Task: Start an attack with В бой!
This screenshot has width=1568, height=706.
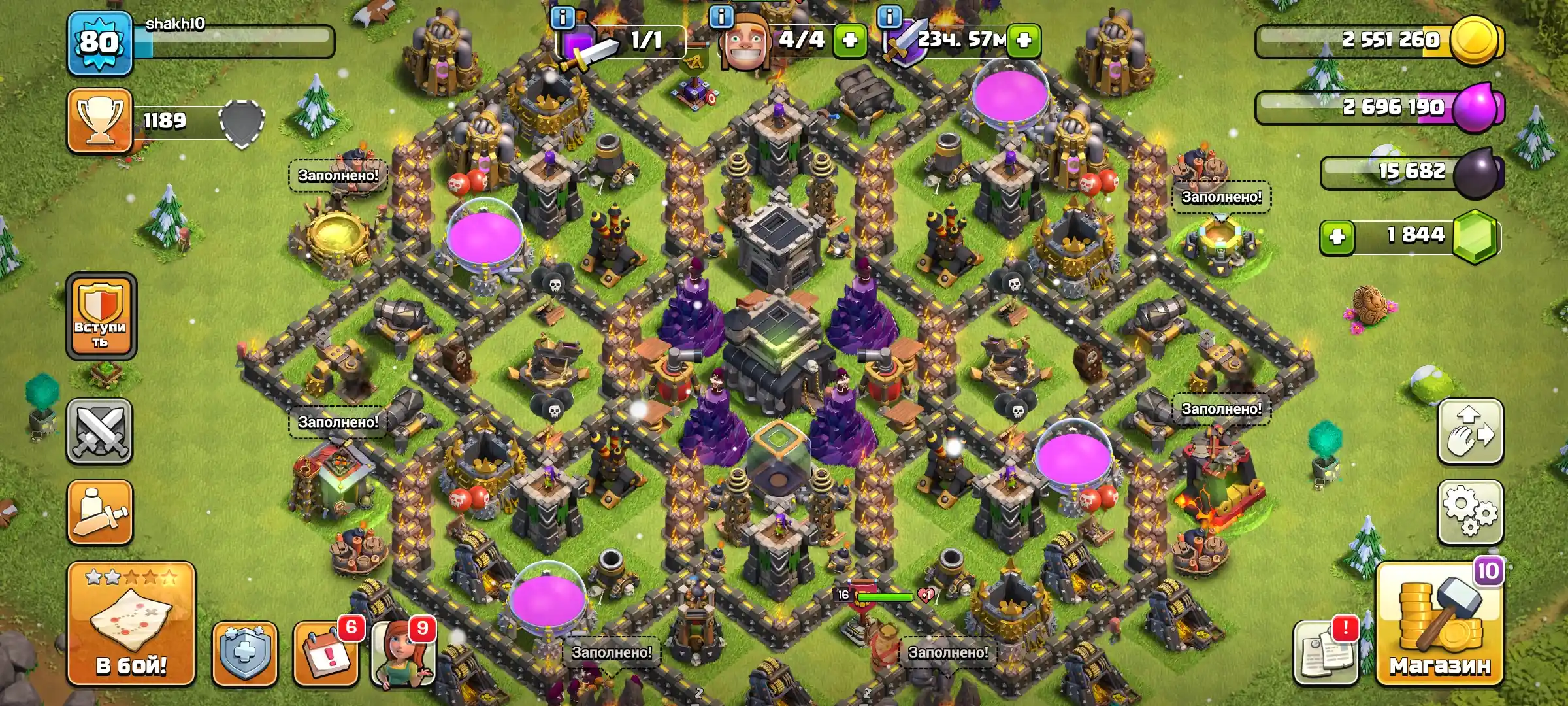Action: (x=131, y=624)
